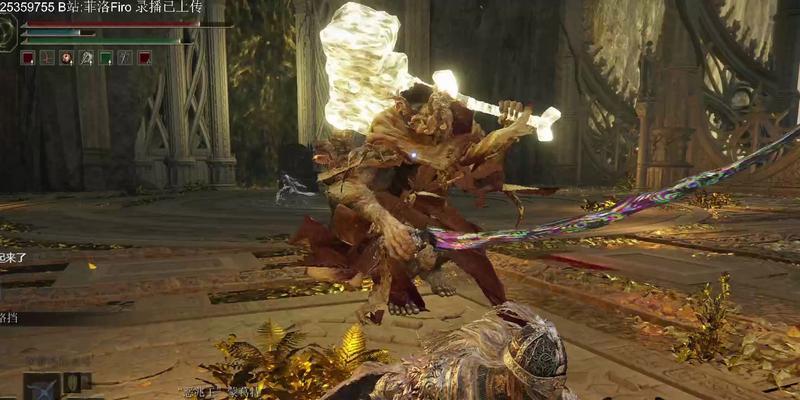Select the round red-and-white buff icon
This screenshot has width=800, height=400.
(66, 58)
